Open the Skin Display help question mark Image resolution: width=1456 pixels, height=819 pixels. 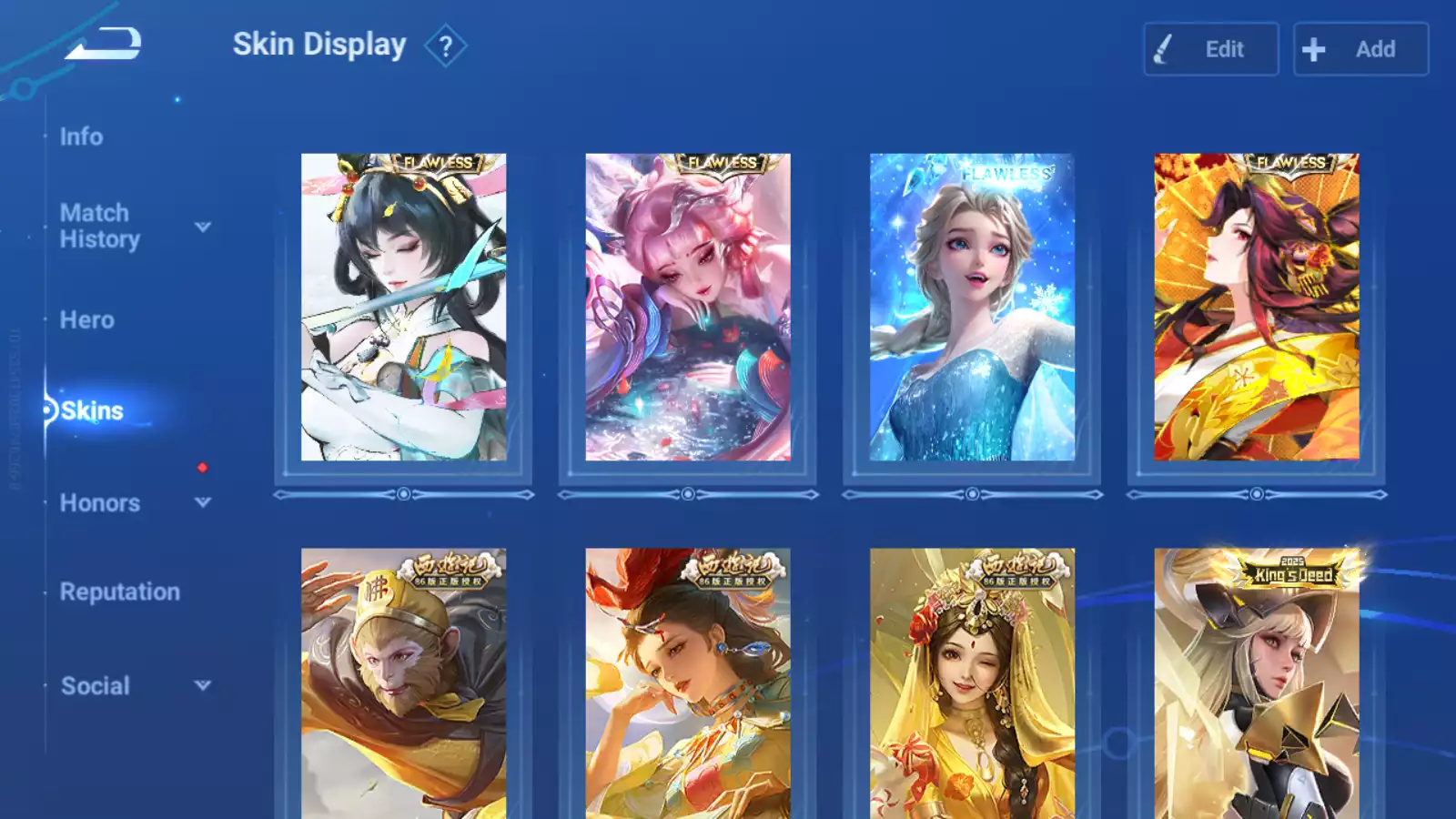pyautogui.click(x=445, y=46)
